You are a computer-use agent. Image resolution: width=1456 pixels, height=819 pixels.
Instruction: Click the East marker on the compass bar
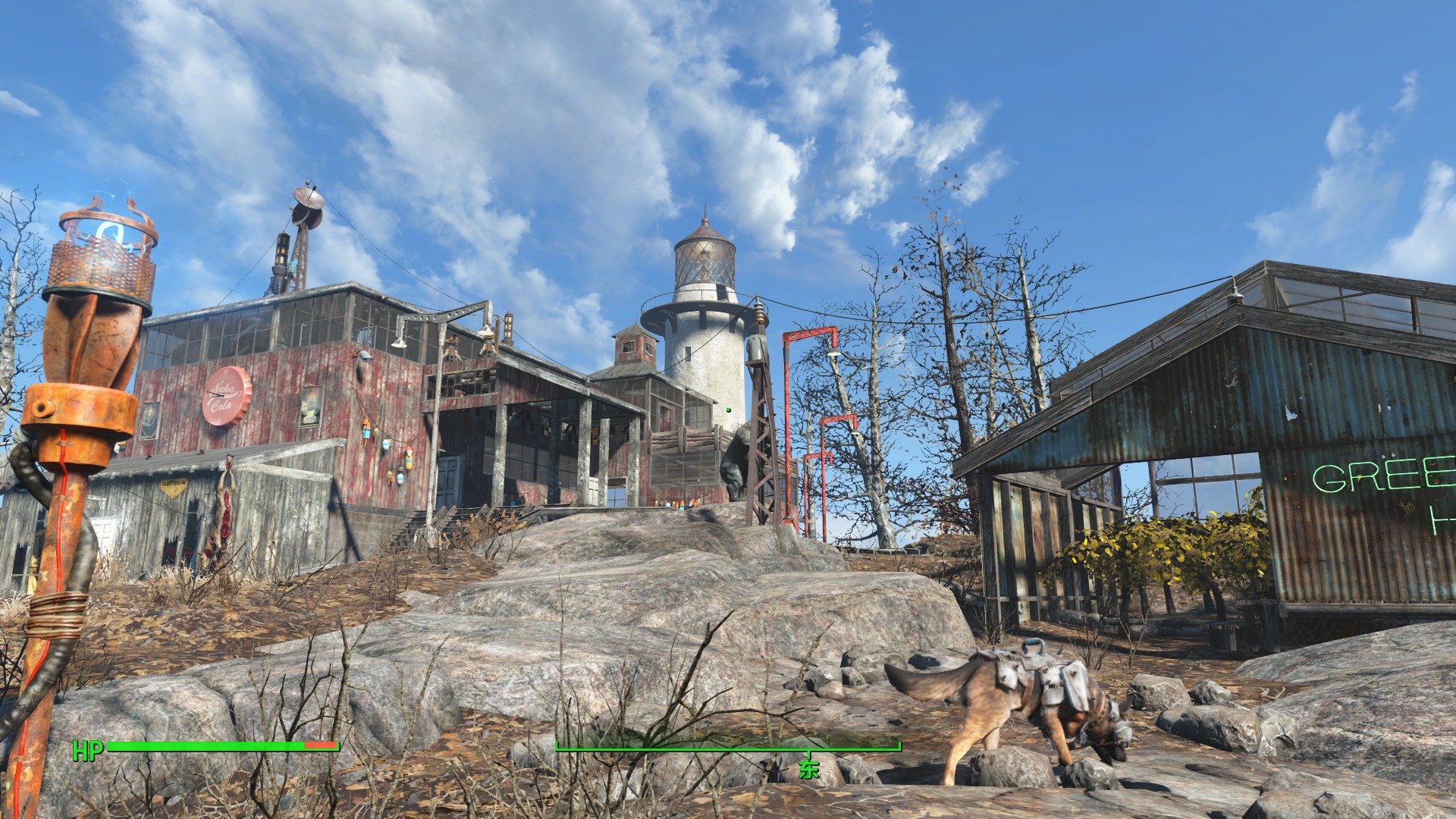(809, 767)
